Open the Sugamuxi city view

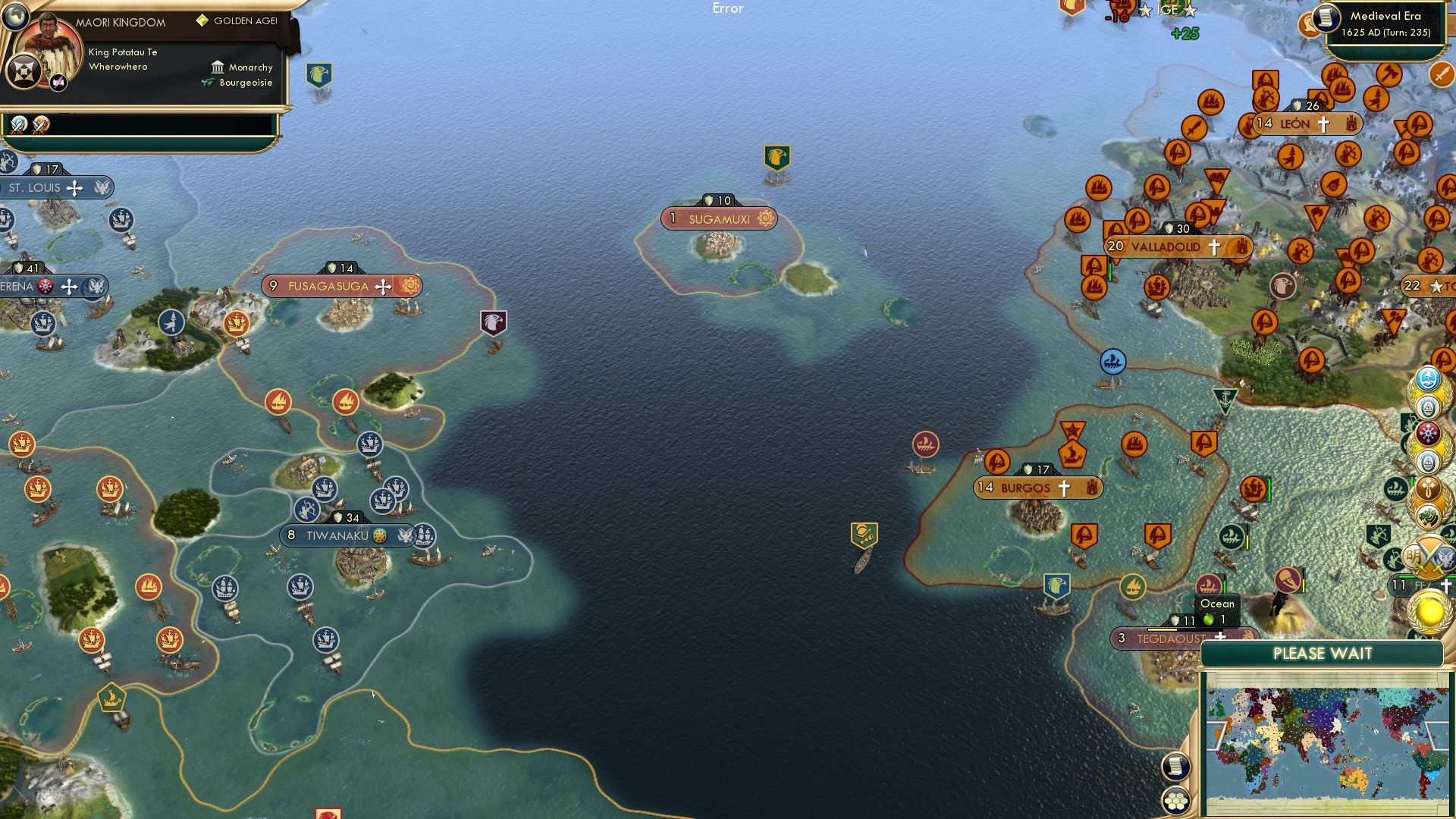tap(718, 218)
